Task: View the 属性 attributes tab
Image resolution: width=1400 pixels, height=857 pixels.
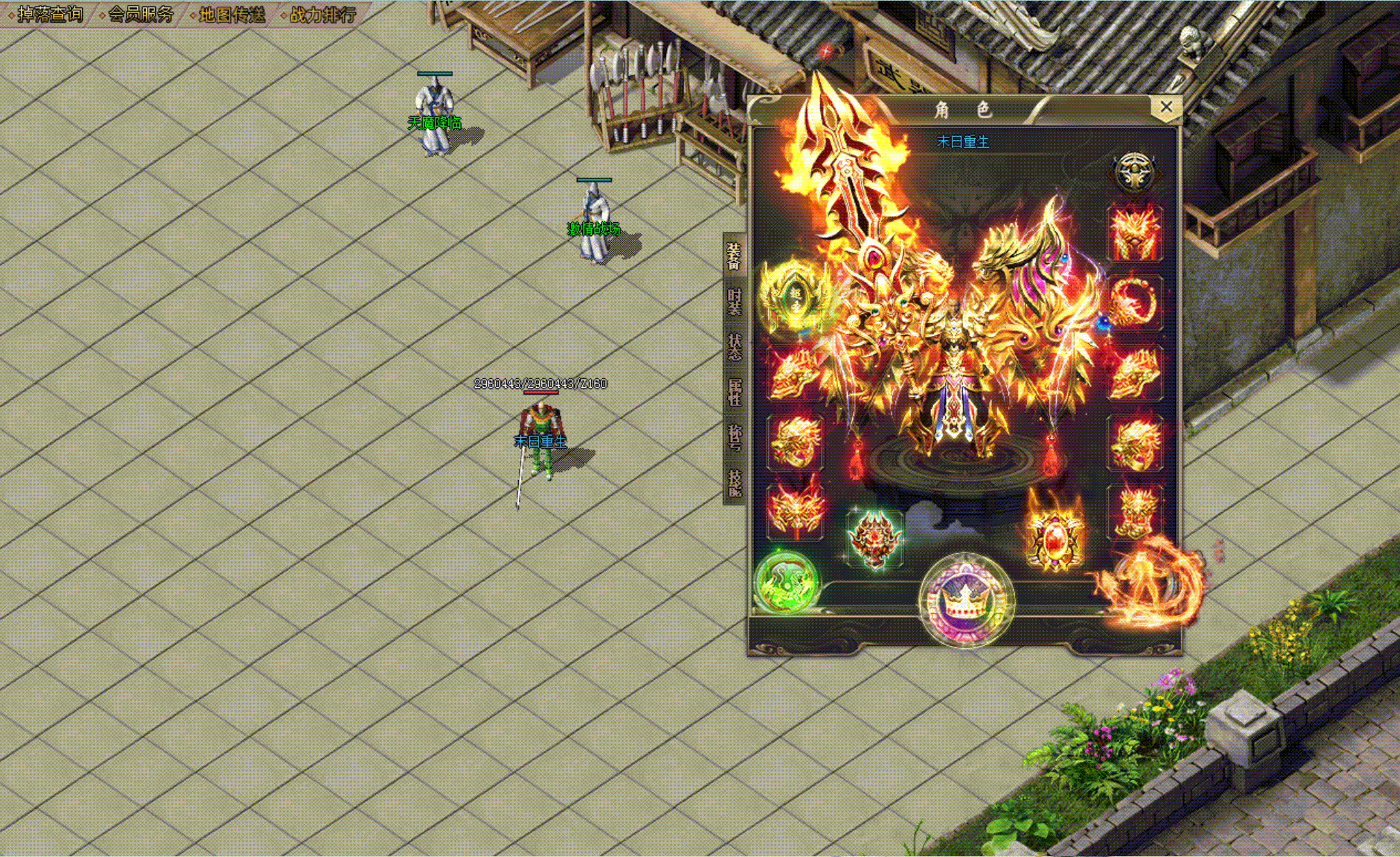Action: [734, 392]
